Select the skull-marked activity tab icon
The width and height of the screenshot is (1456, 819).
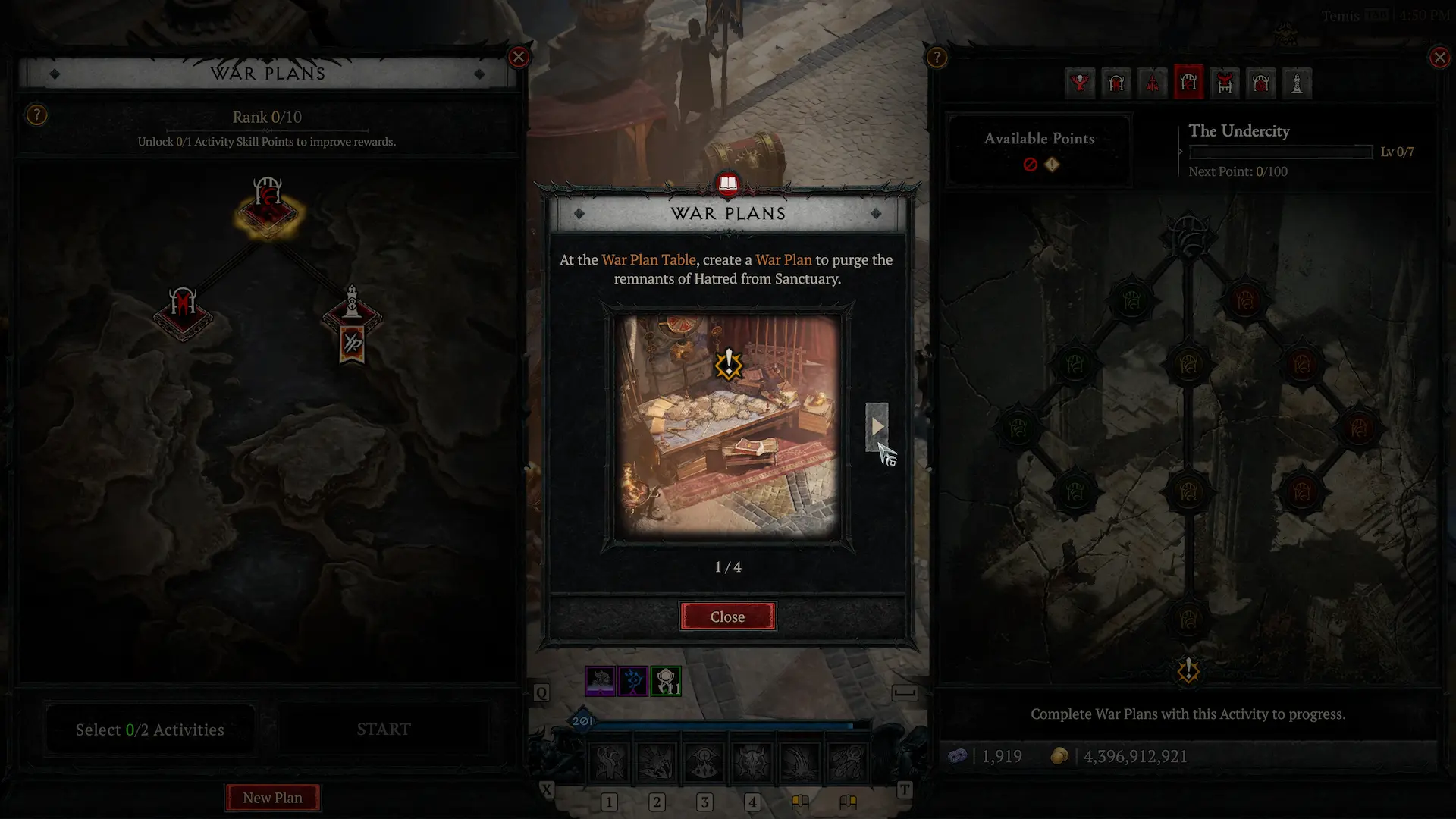(x=1081, y=83)
